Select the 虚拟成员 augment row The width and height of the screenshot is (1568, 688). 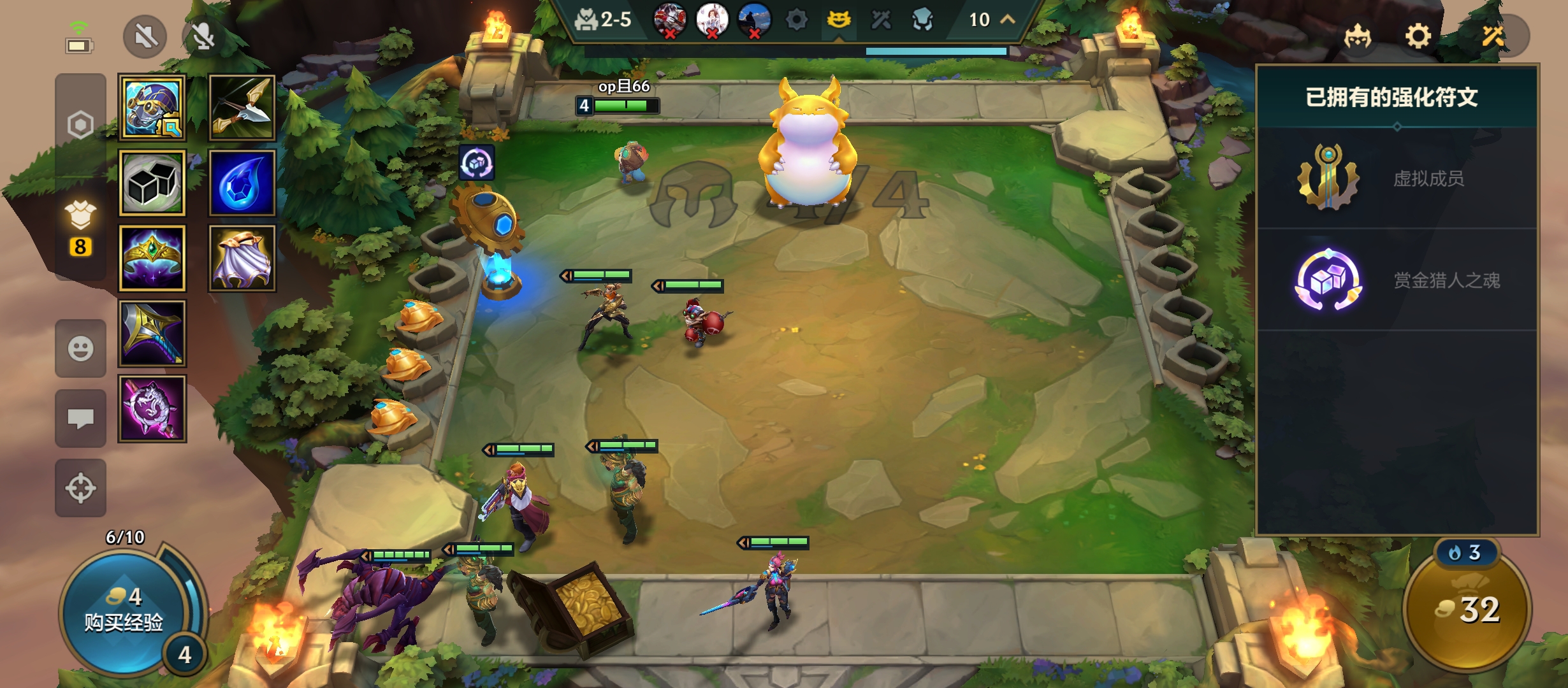click(x=1397, y=178)
